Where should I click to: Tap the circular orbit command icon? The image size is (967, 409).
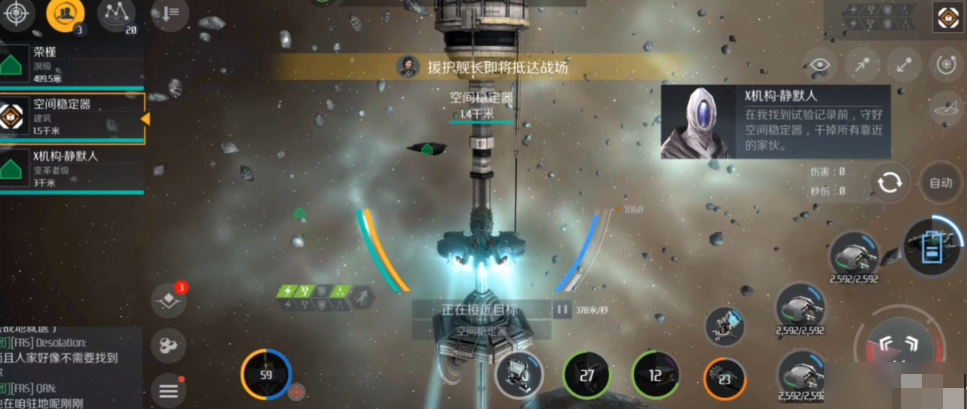(x=946, y=66)
